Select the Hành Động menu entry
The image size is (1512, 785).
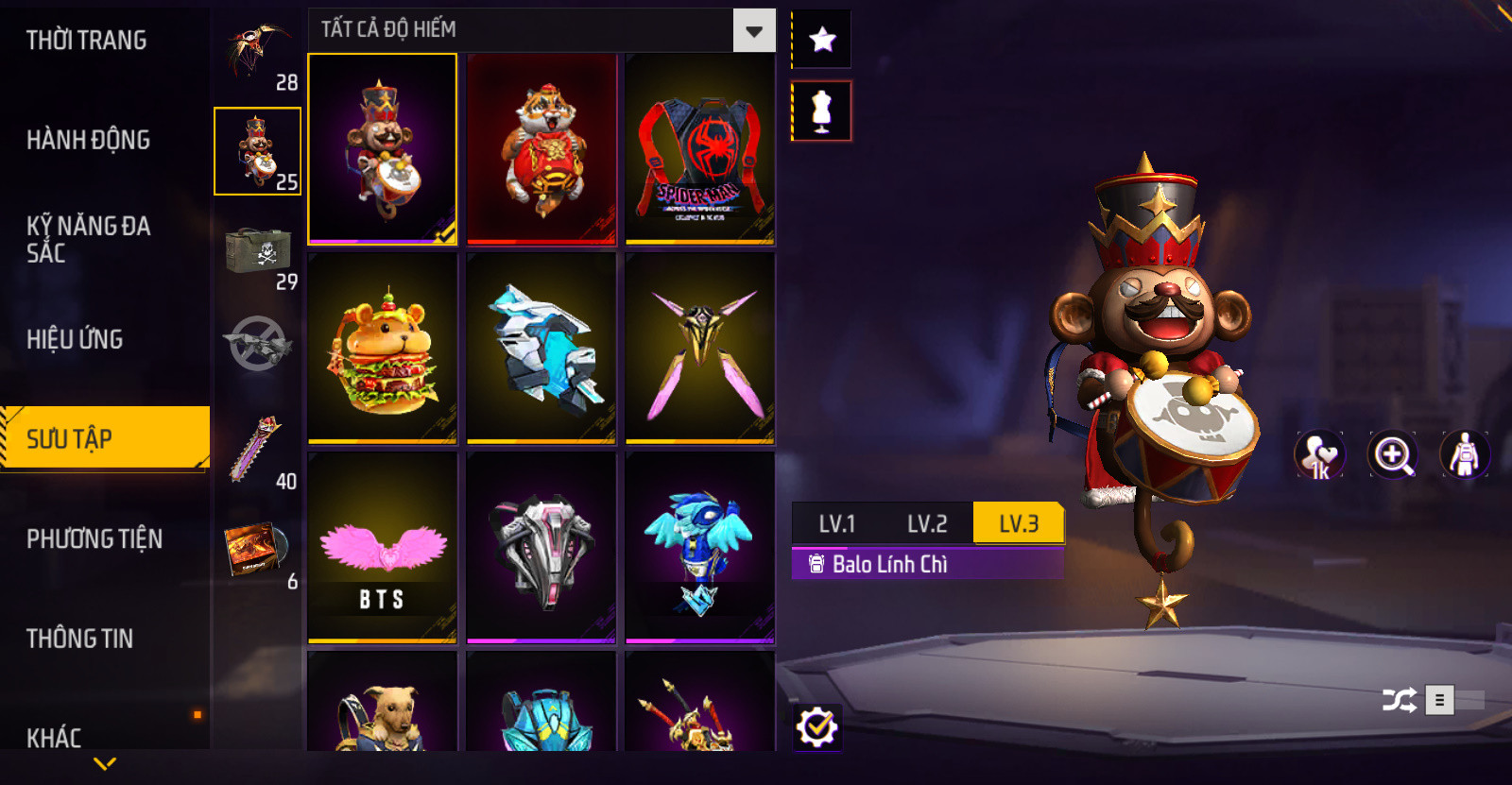click(x=88, y=140)
